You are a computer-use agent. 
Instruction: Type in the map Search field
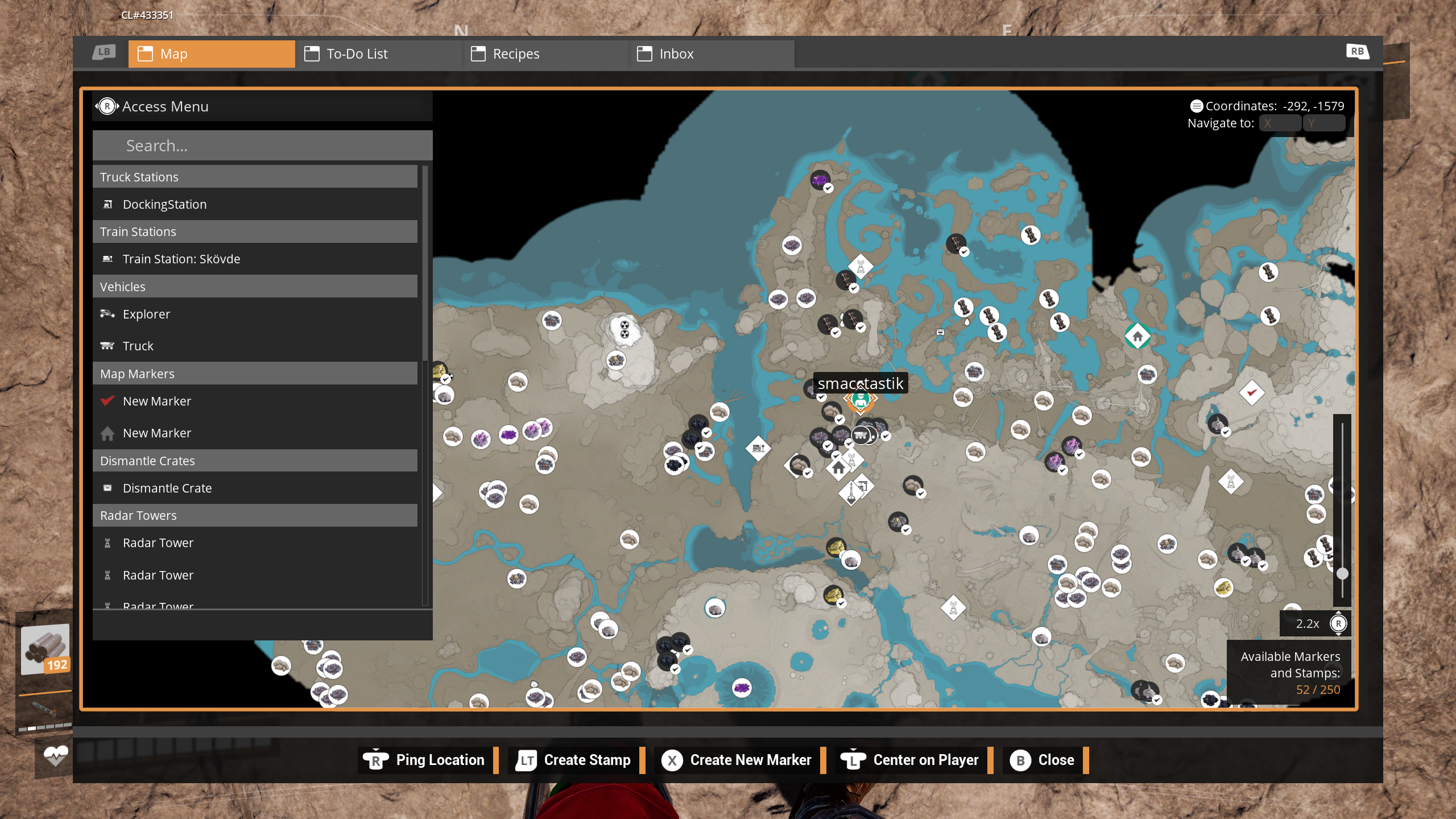coord(262,146)
